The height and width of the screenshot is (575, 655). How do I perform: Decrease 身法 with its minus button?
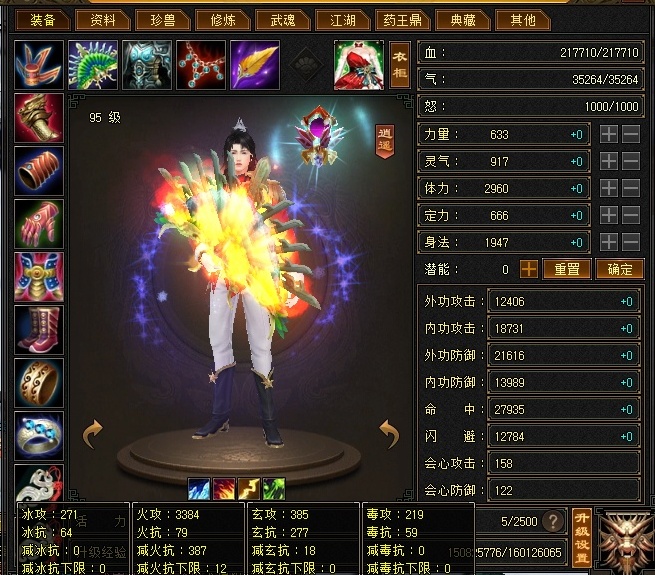631,242
